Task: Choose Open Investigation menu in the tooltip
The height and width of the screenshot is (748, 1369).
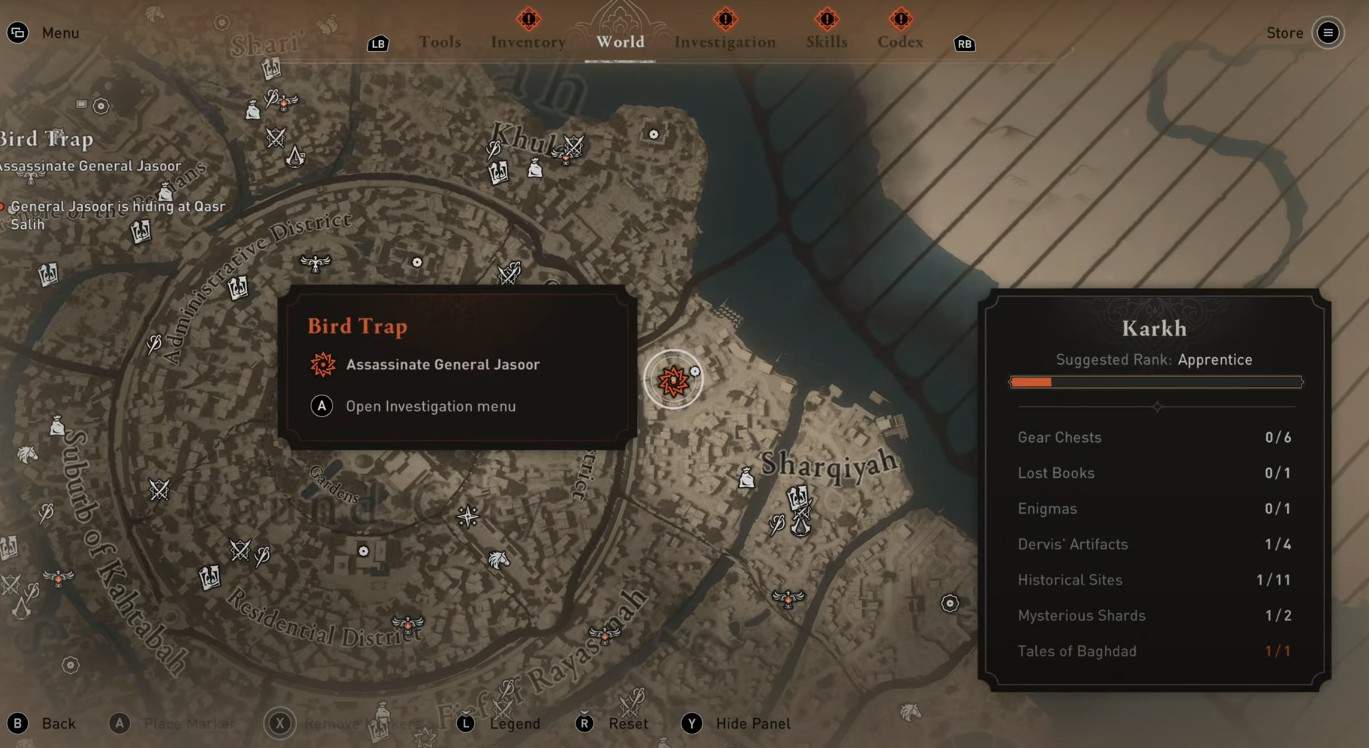Action: 430,406
